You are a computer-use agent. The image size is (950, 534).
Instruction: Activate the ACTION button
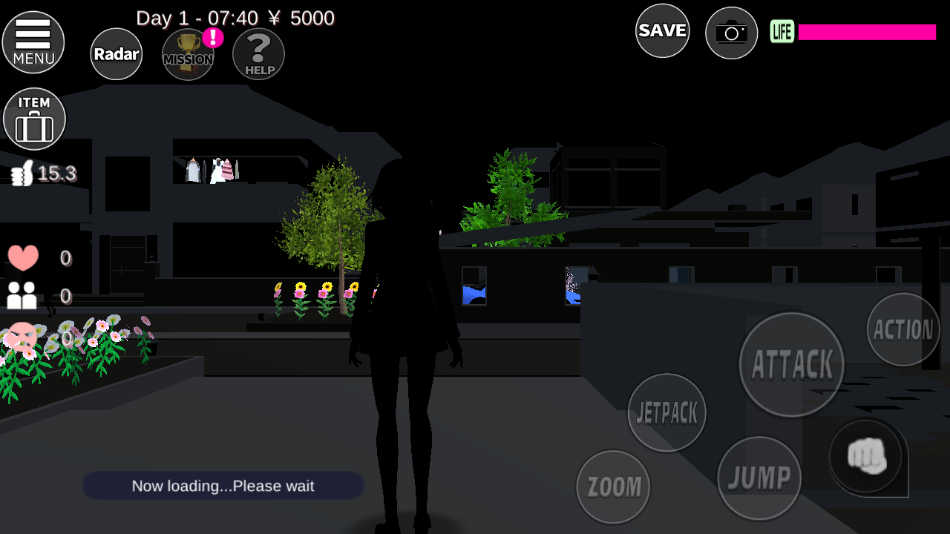(902, 330)
